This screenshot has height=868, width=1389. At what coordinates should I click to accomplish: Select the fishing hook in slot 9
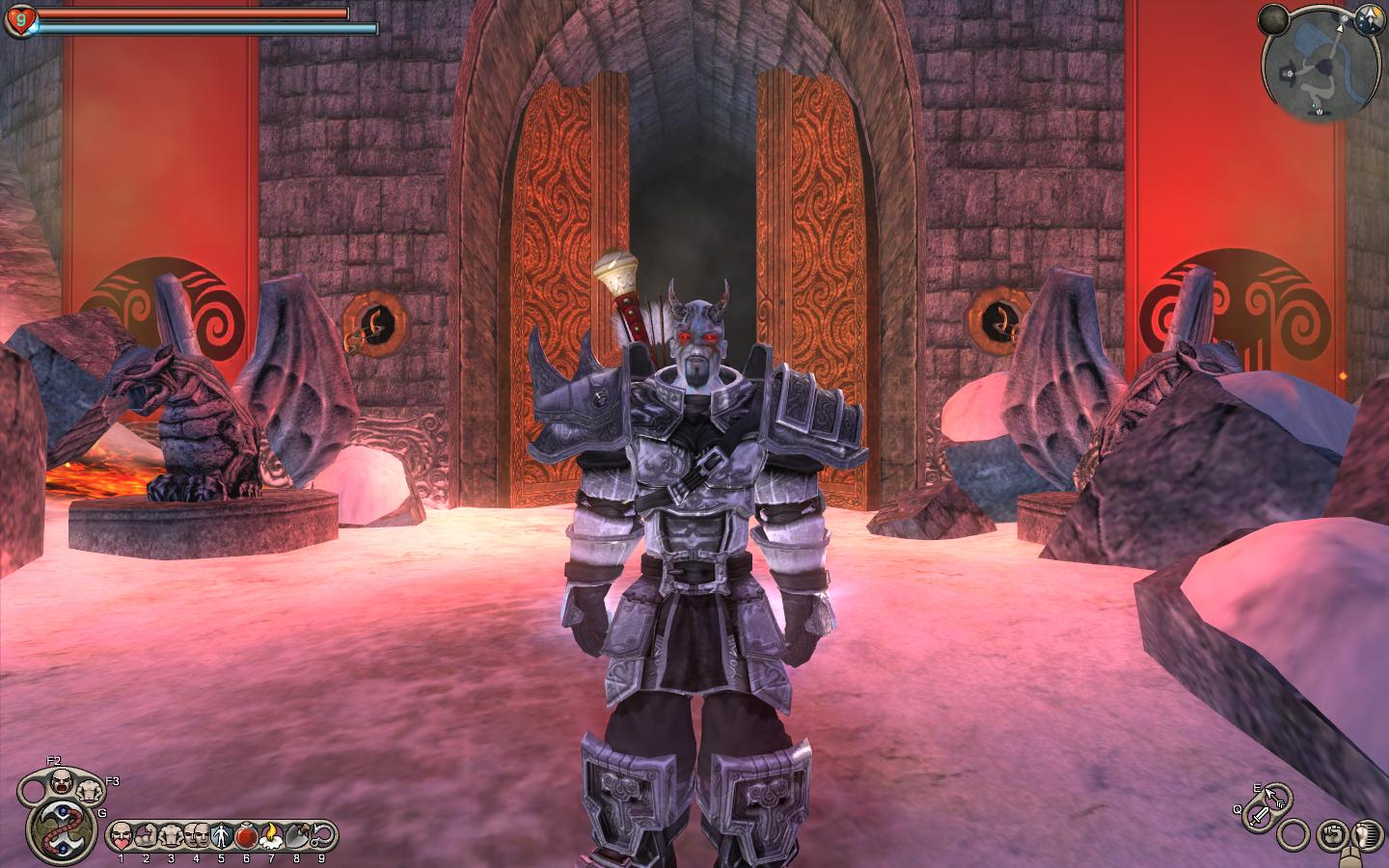tap(322, 833)
